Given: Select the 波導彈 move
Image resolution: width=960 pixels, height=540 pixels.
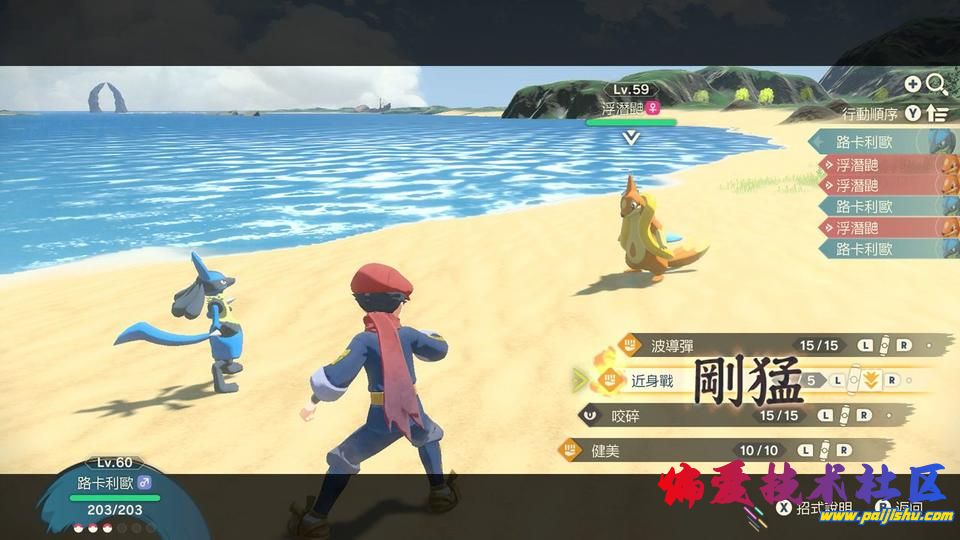Looking at the screenshot, I should [671, 346].
